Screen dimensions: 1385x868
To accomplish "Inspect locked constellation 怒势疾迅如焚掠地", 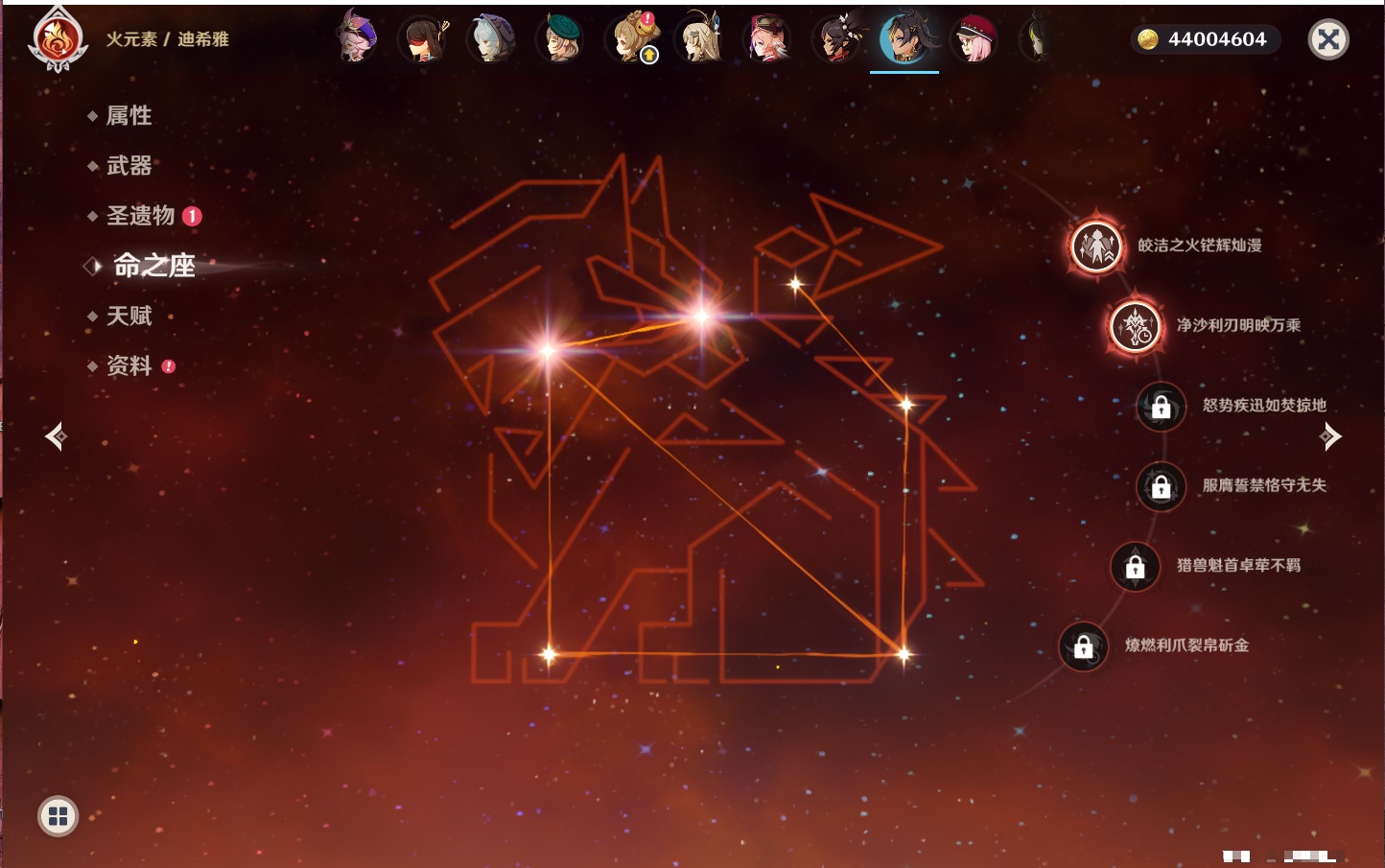I will point(1161,406).
